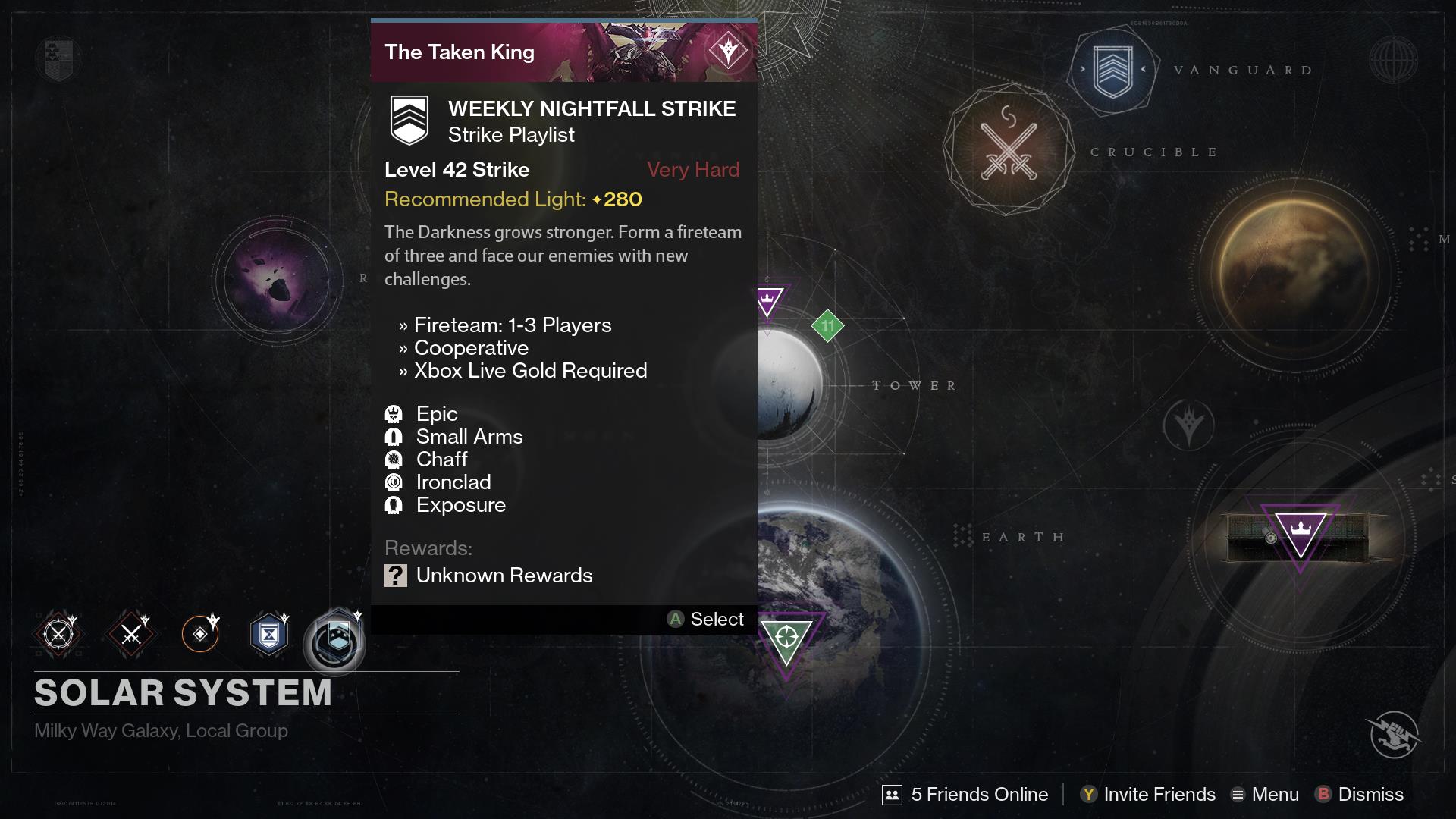Choose the orange circle diamond playlist icon

click(200, 634)
